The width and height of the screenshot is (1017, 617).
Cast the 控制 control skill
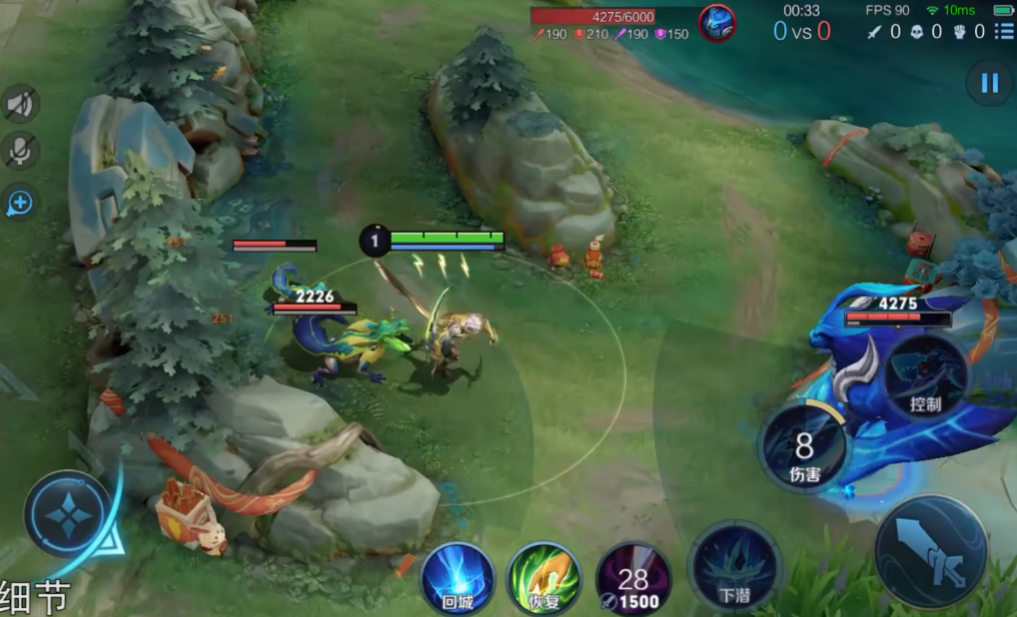925,377
